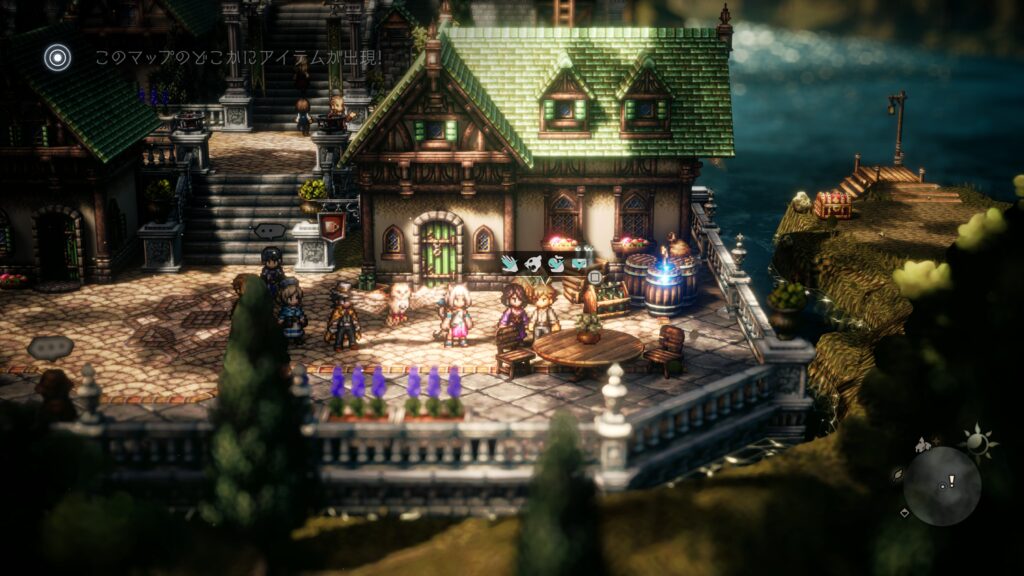Select the diamond marker below the minimap
This screenshot has height=576, width=1024.
point(904,513)
